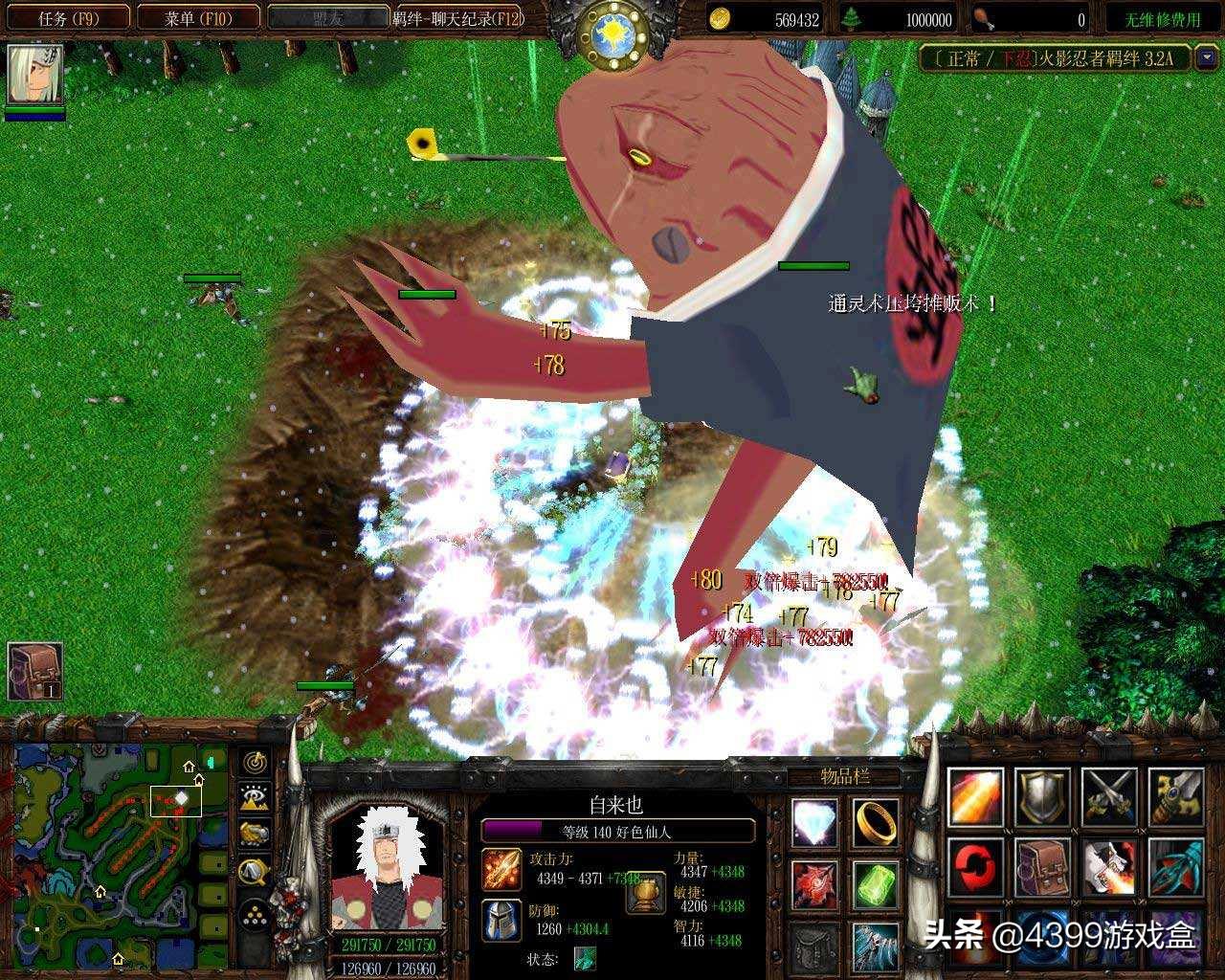Image resolution: width=1225 pixels, height=980 pixels.
Task: Open the backpack ability icon
Action: click(1042, 866)
